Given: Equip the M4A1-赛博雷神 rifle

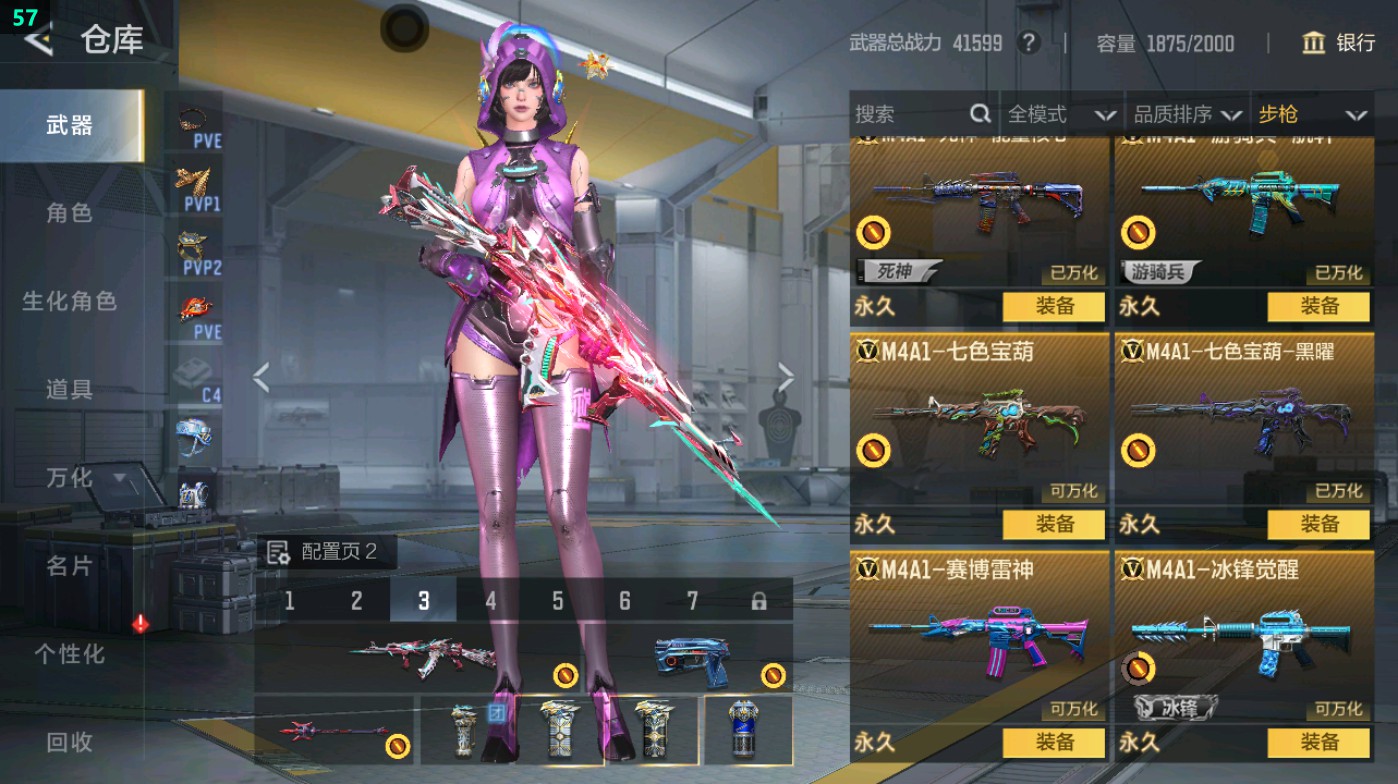Looking at the screenshot, I should pos(1054,742).
